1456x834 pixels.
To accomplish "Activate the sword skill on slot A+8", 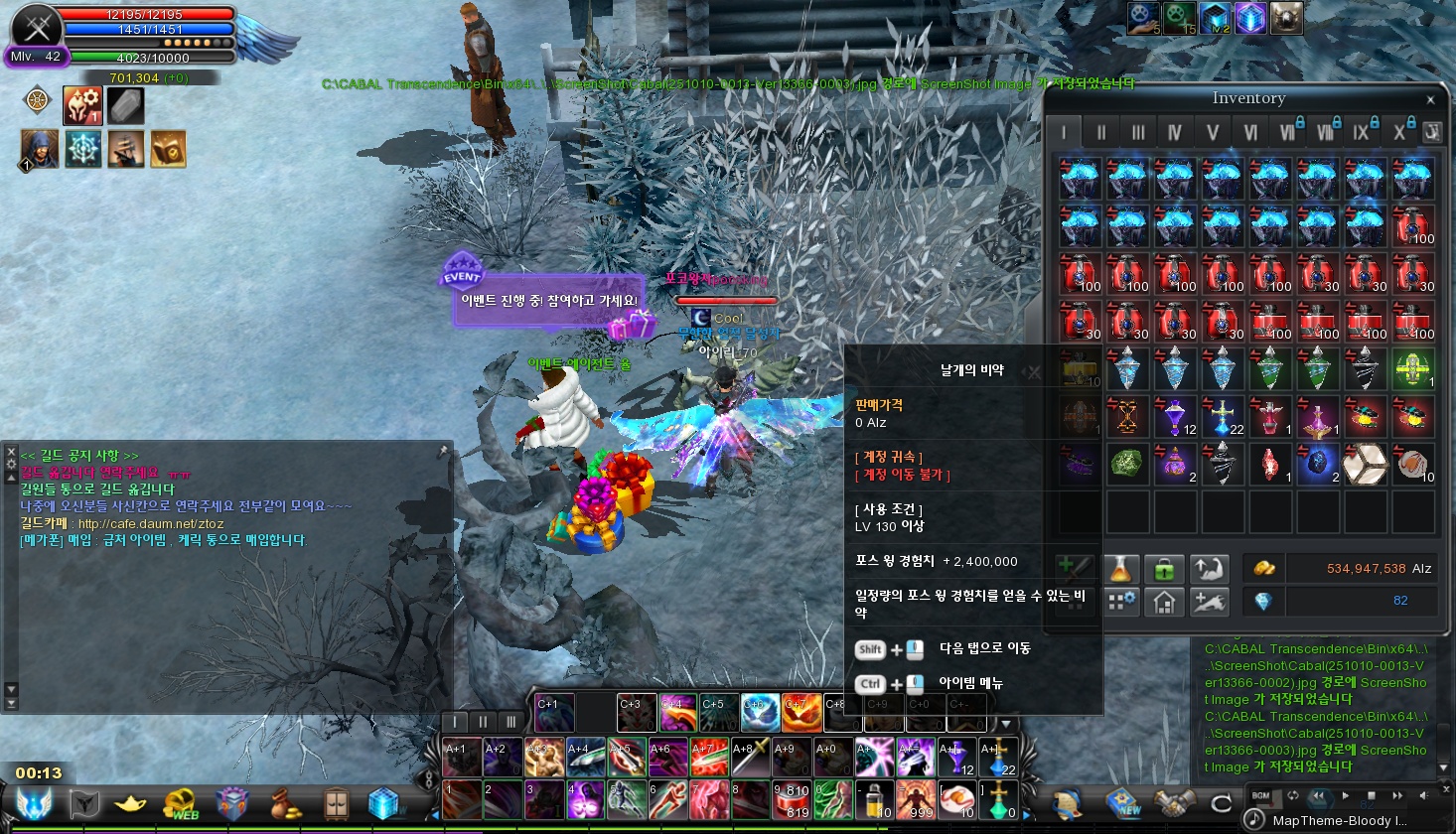I will pyautogui.click(x=750, y=758).
